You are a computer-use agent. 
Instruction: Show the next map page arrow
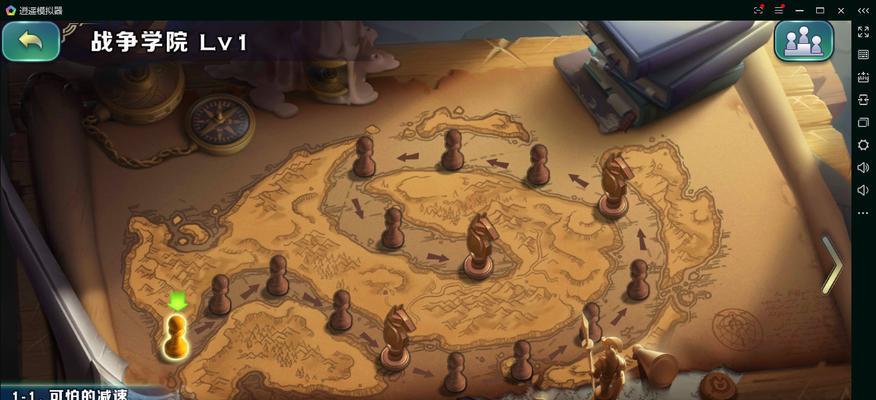point(831,264)
